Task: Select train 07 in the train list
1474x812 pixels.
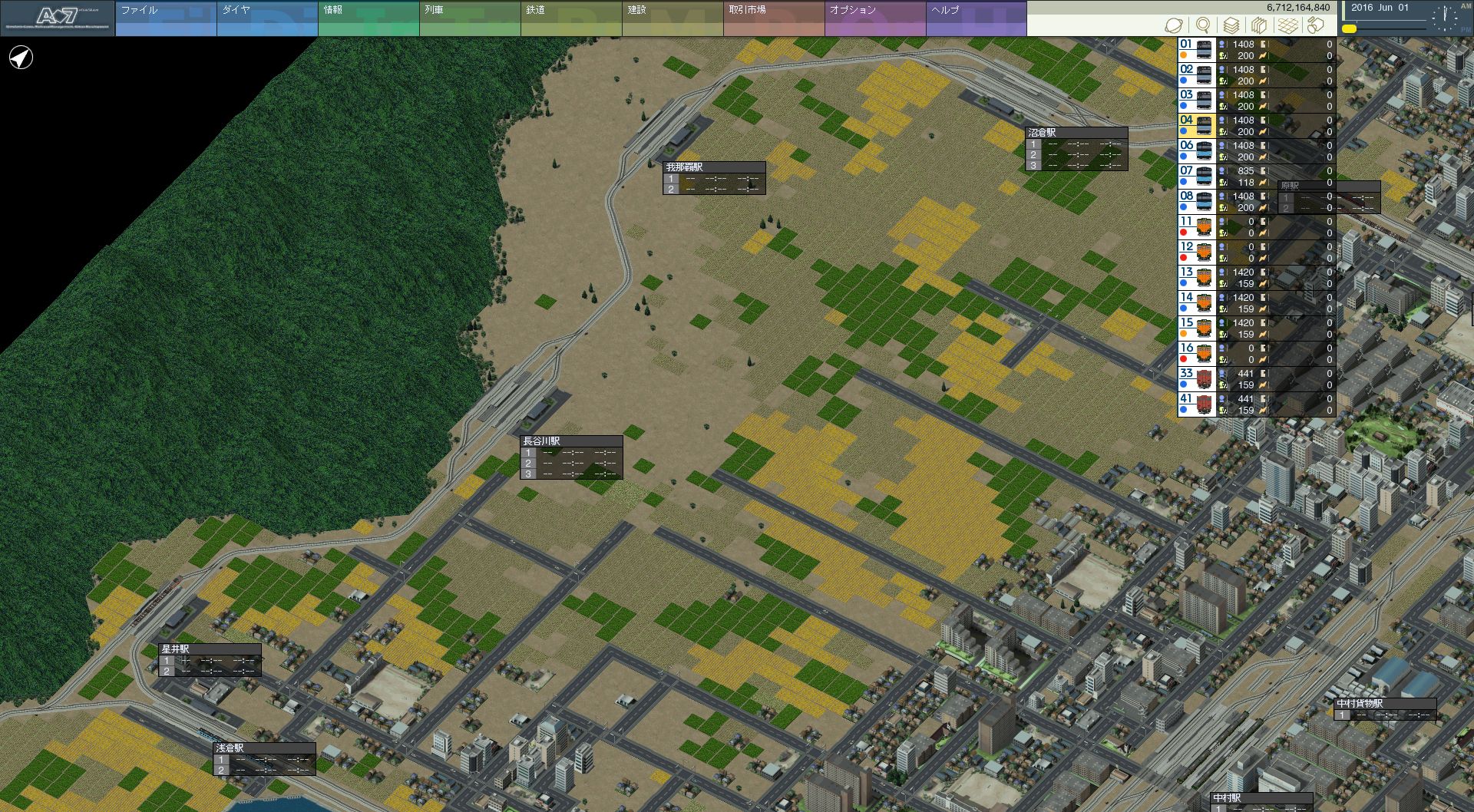Action: (x=1195, y=177)
